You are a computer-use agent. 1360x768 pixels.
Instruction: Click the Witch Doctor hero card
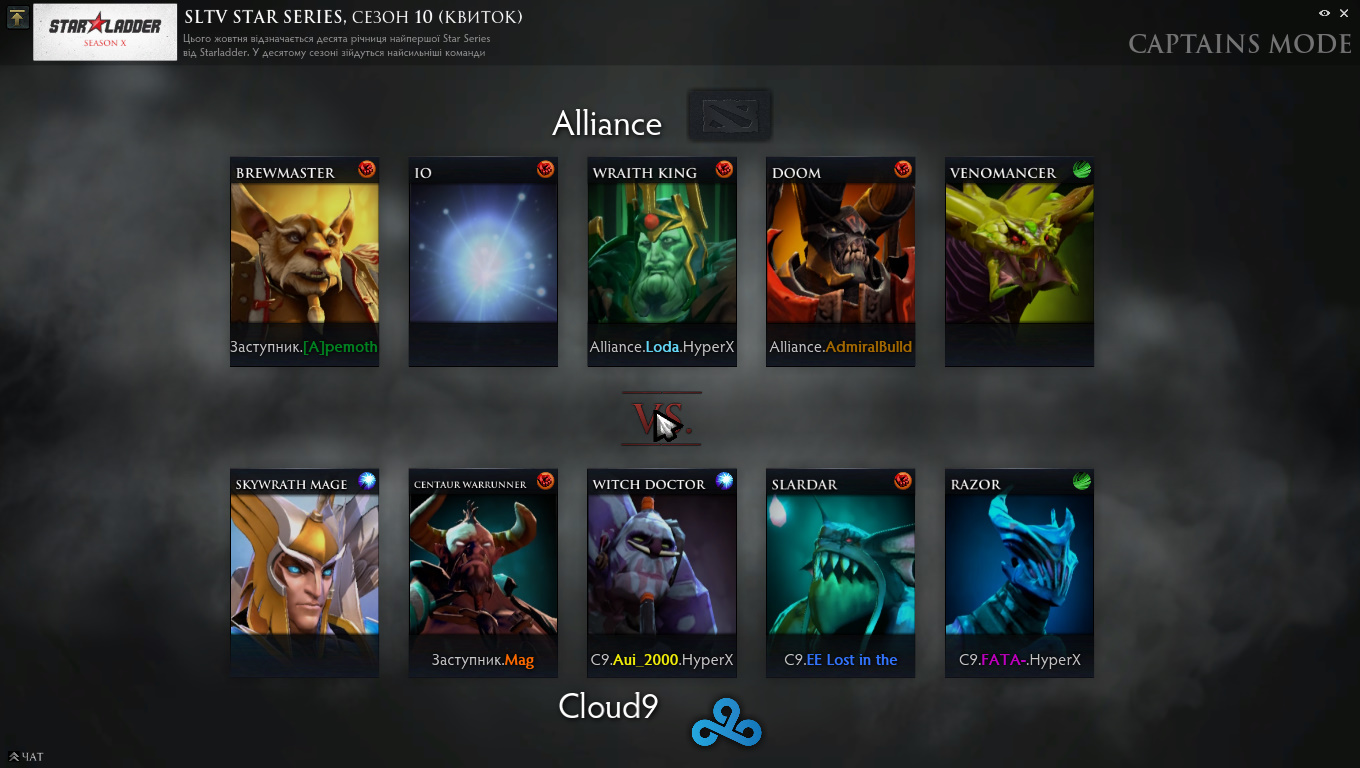click(x=662, y=573)
